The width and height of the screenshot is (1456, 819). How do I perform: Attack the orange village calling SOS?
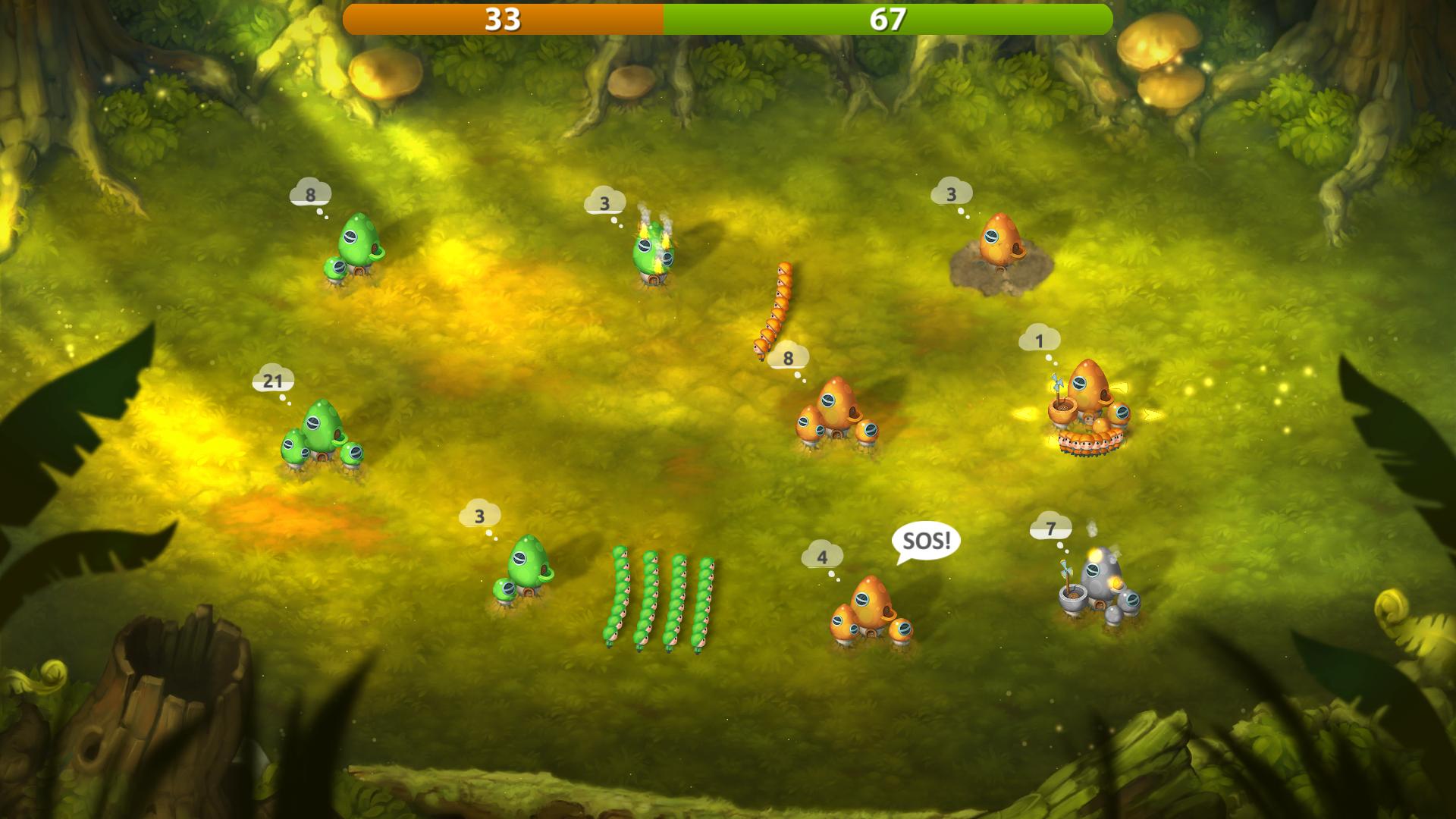[871, 611]
